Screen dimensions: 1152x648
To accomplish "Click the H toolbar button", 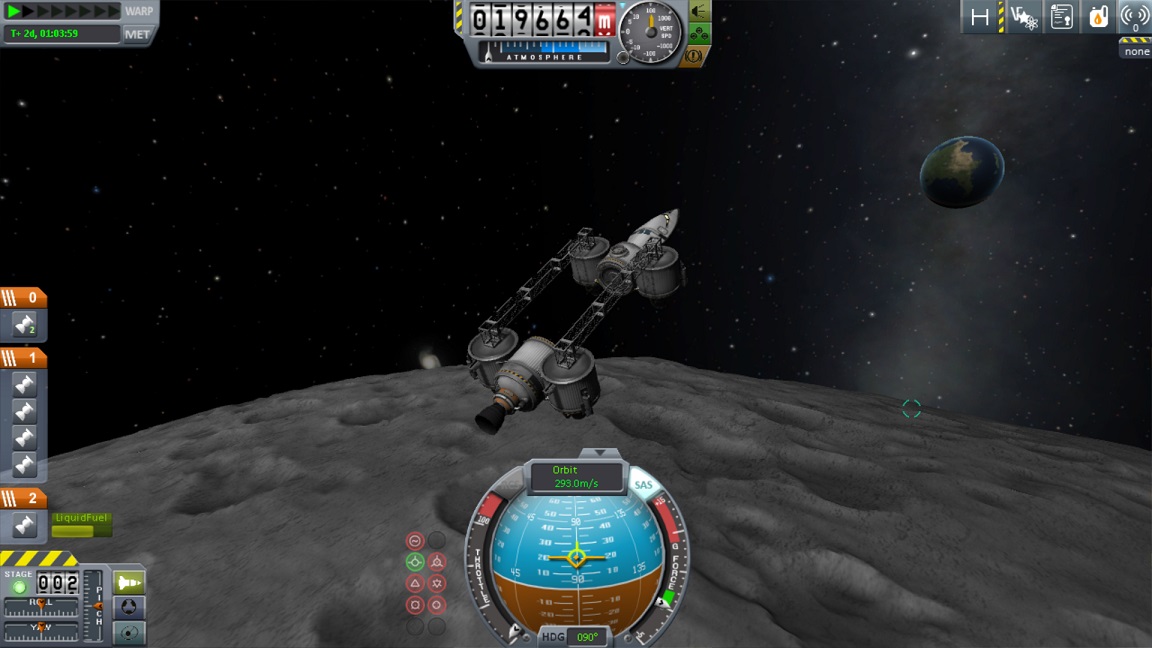I will [x=980, y=17].
